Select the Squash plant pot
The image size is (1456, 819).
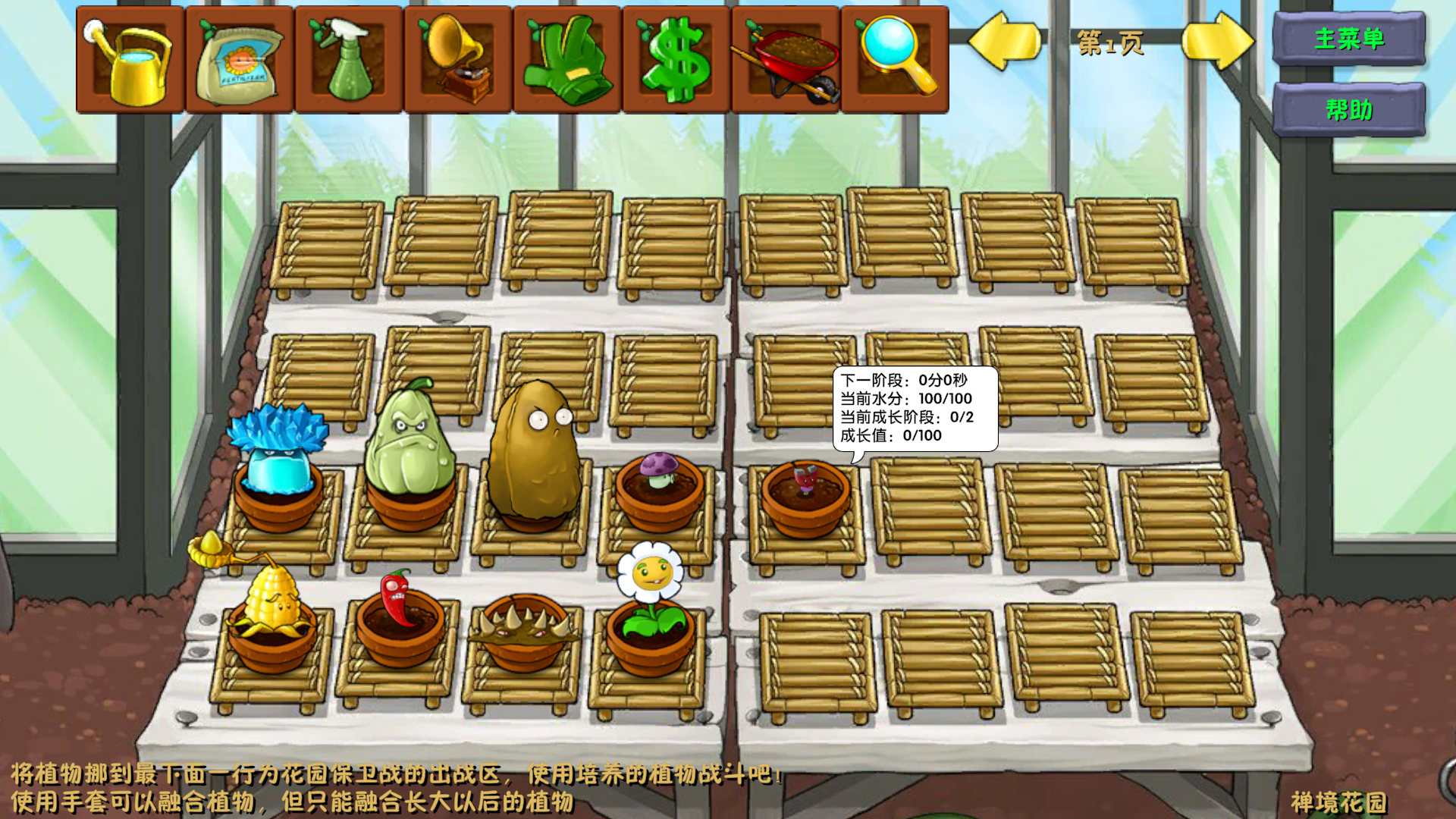pyautogui.click(x=409, y=463)
